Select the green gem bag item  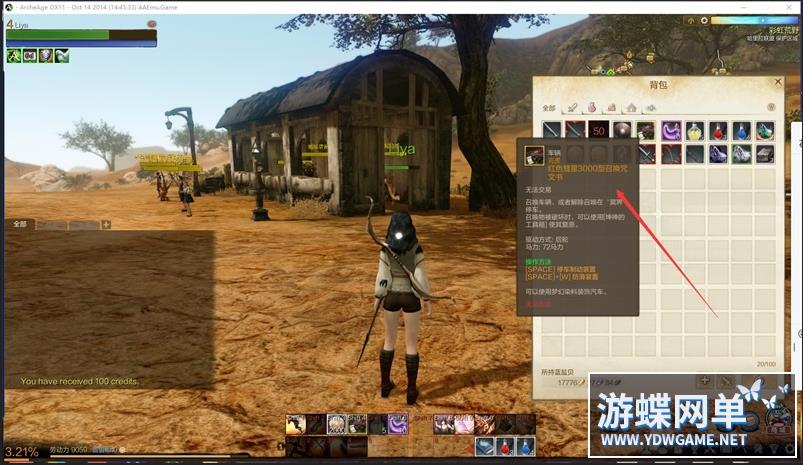click(x=765, y=130)
